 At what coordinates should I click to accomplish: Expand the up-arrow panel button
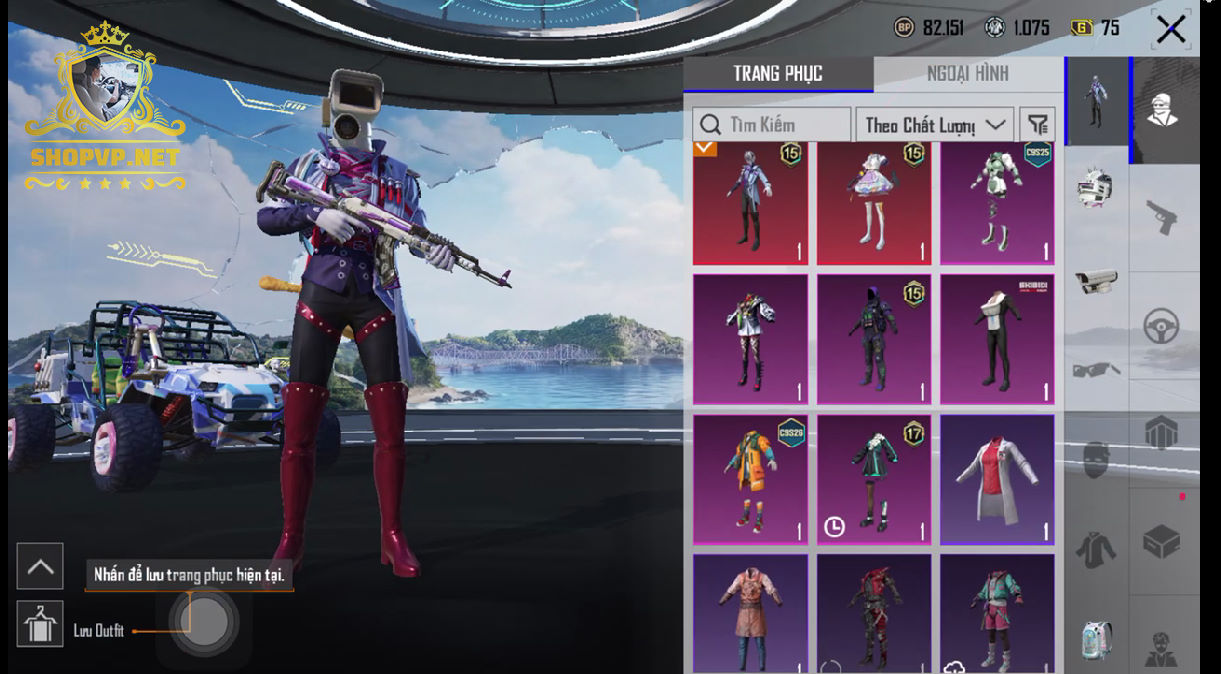coord(40,566)
